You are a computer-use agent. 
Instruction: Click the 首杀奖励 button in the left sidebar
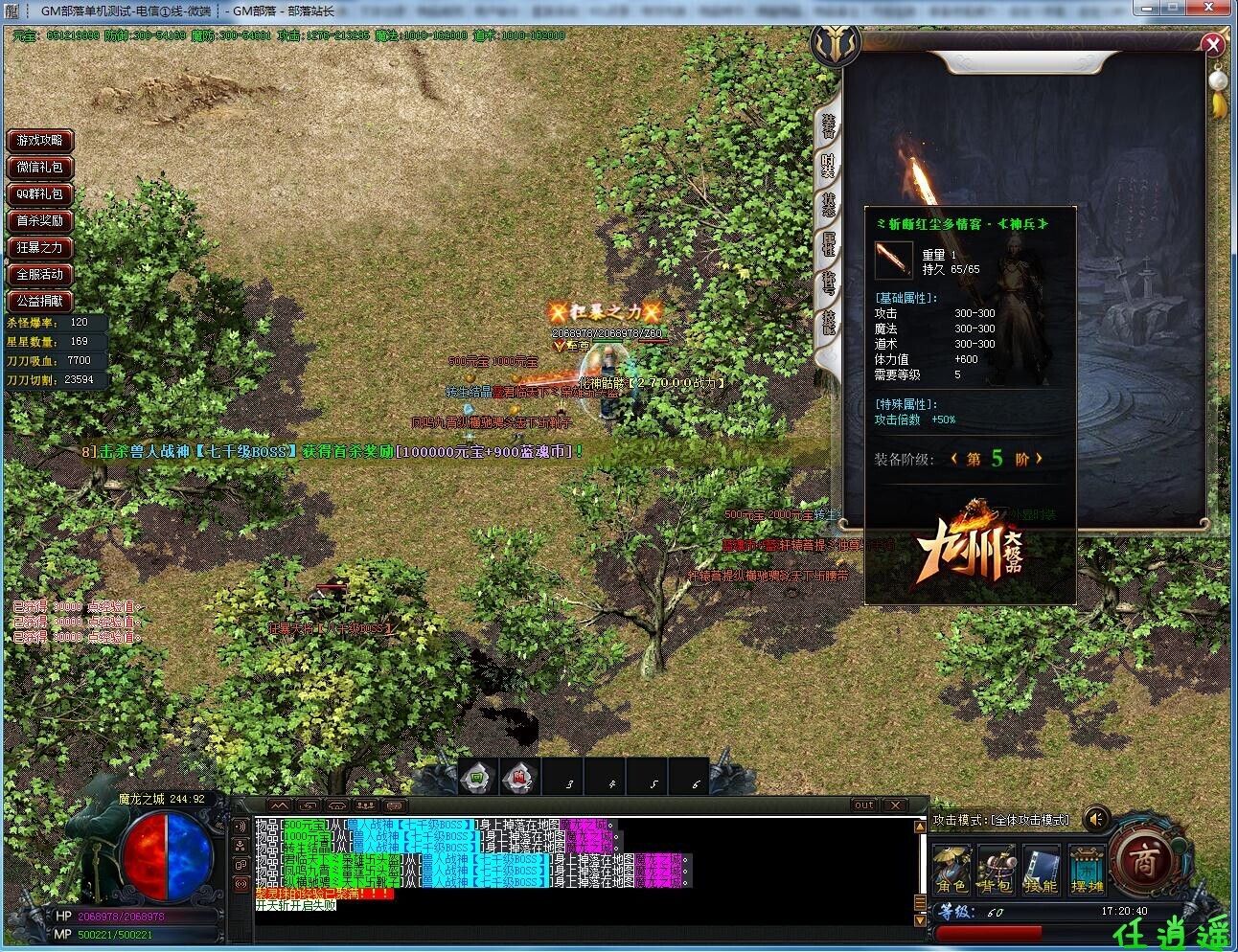(39, 221)
